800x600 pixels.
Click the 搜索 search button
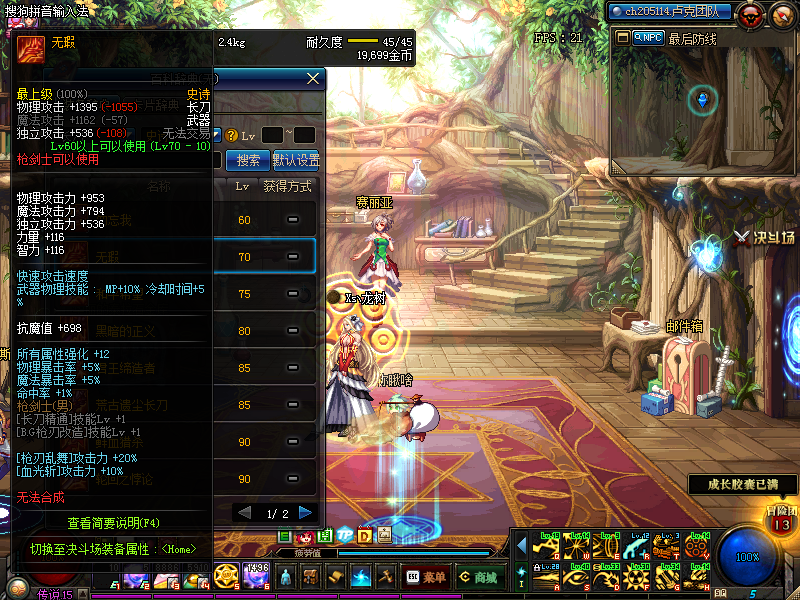(248, 160)
